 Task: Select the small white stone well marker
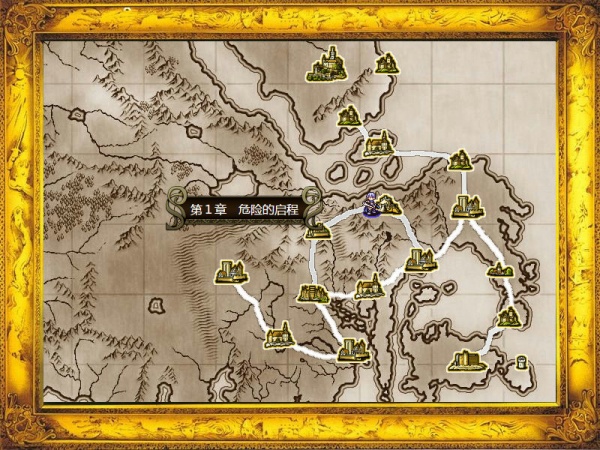pyautogui.click(x=520, y=364)
